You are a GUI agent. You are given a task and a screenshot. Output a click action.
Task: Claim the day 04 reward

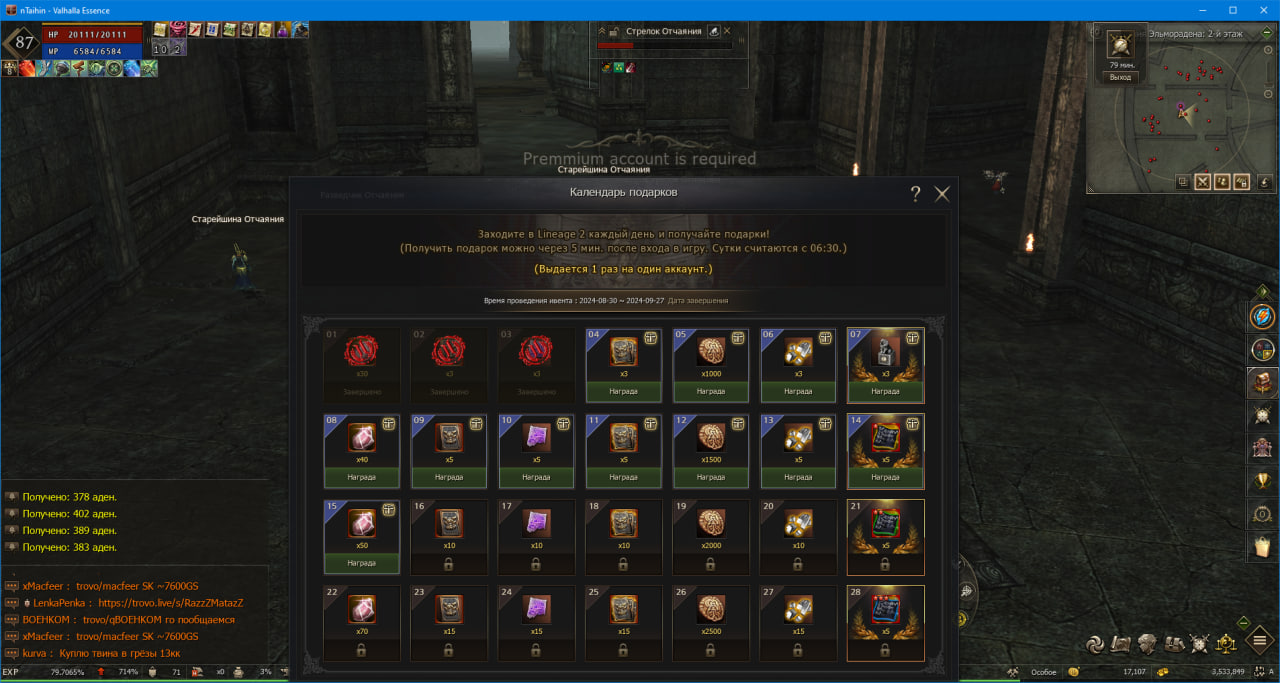[x=623, y=391]
